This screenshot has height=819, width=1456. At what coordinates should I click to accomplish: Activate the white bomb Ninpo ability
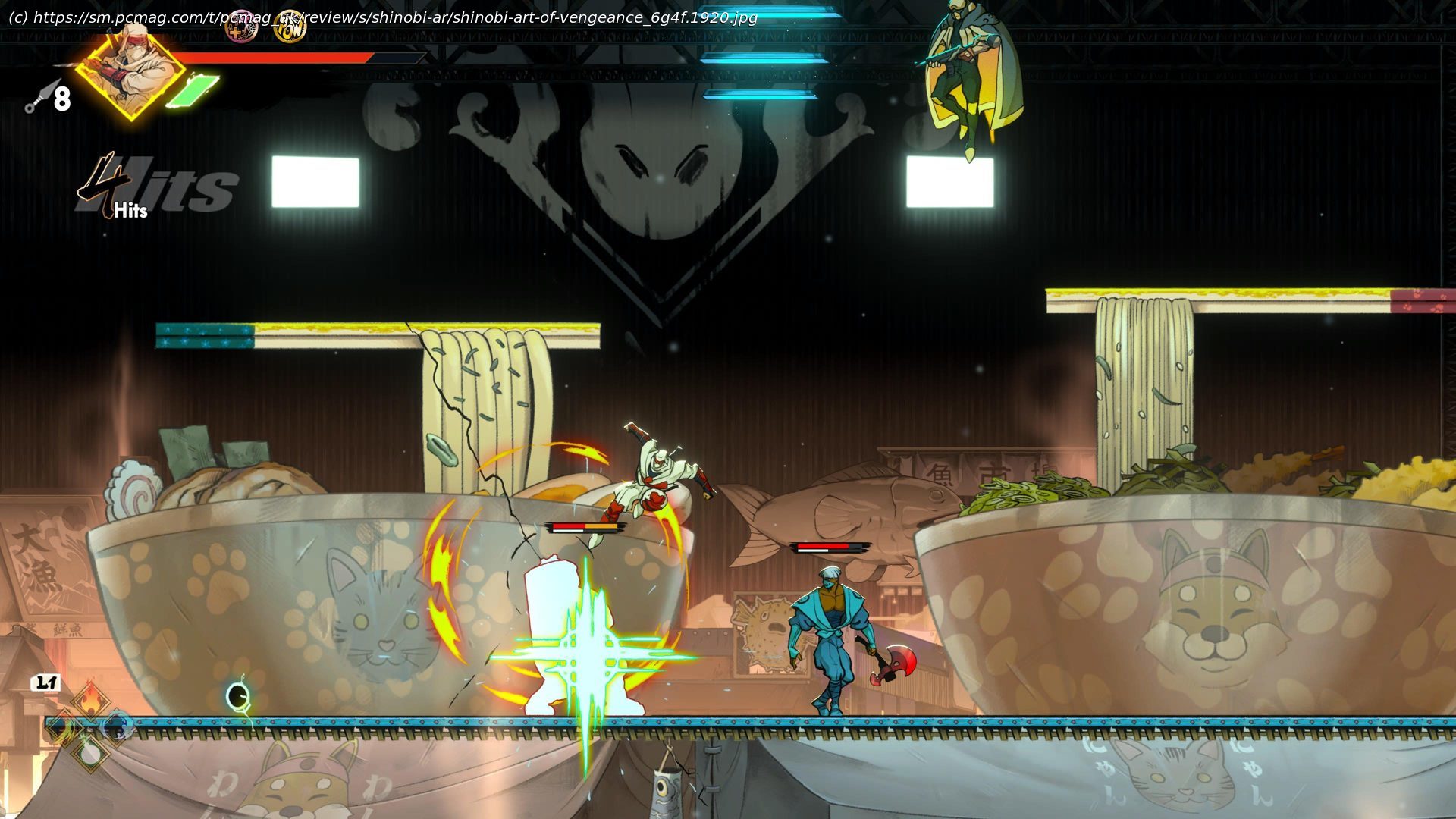pyautogui.click(x=90, y=752)
